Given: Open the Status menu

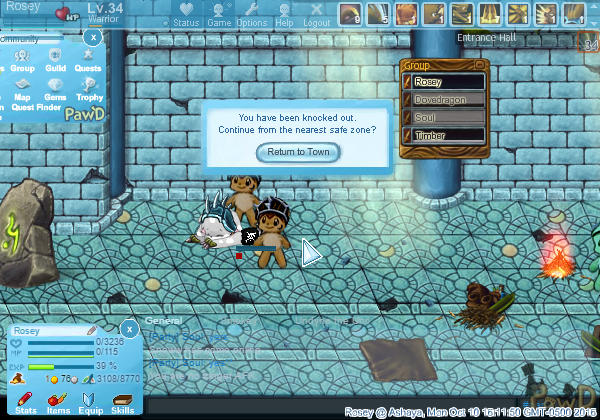Looking at the screenshot, I should pos(185,14).
